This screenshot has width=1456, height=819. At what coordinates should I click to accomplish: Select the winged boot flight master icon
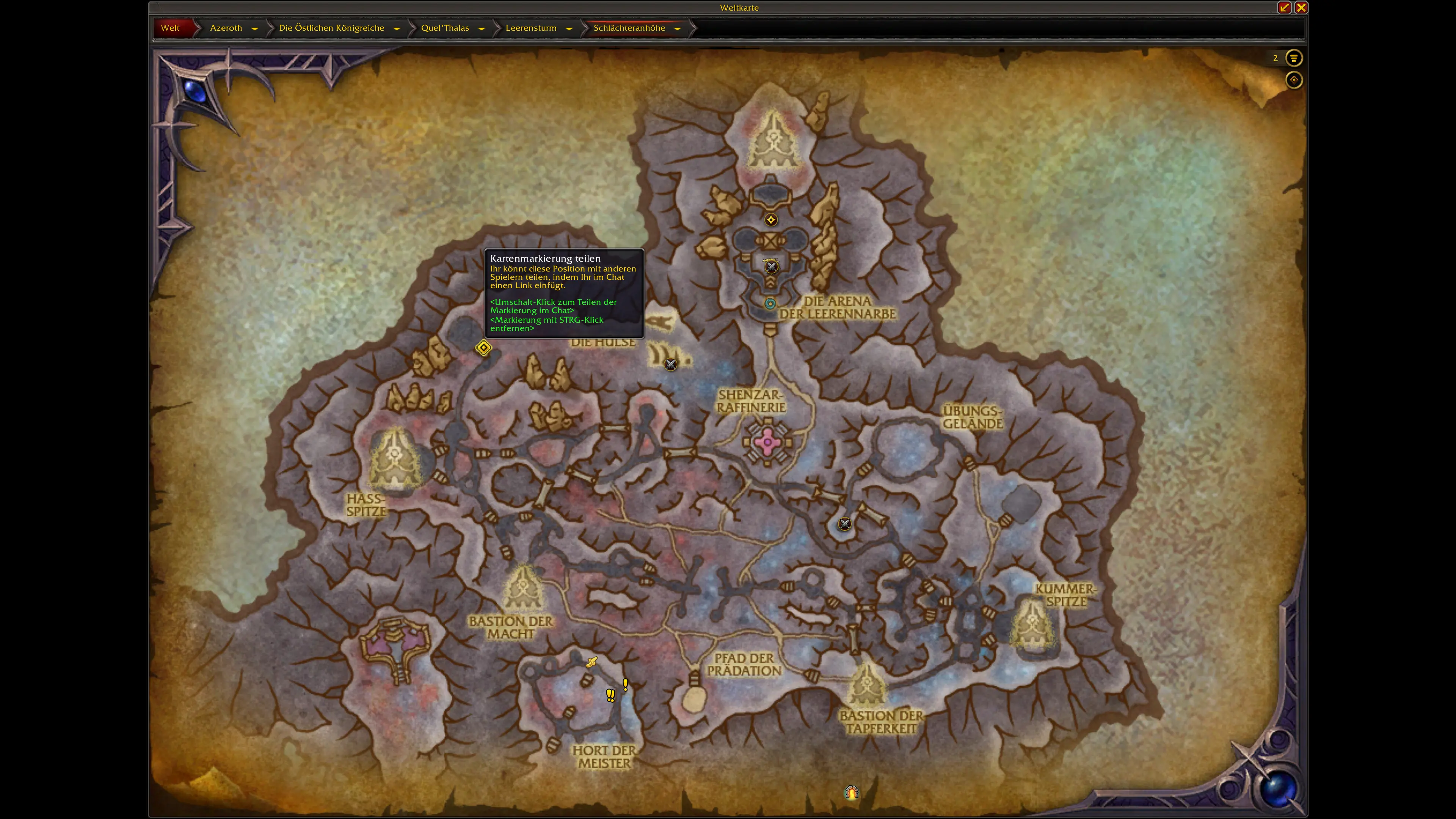[591, 662]
